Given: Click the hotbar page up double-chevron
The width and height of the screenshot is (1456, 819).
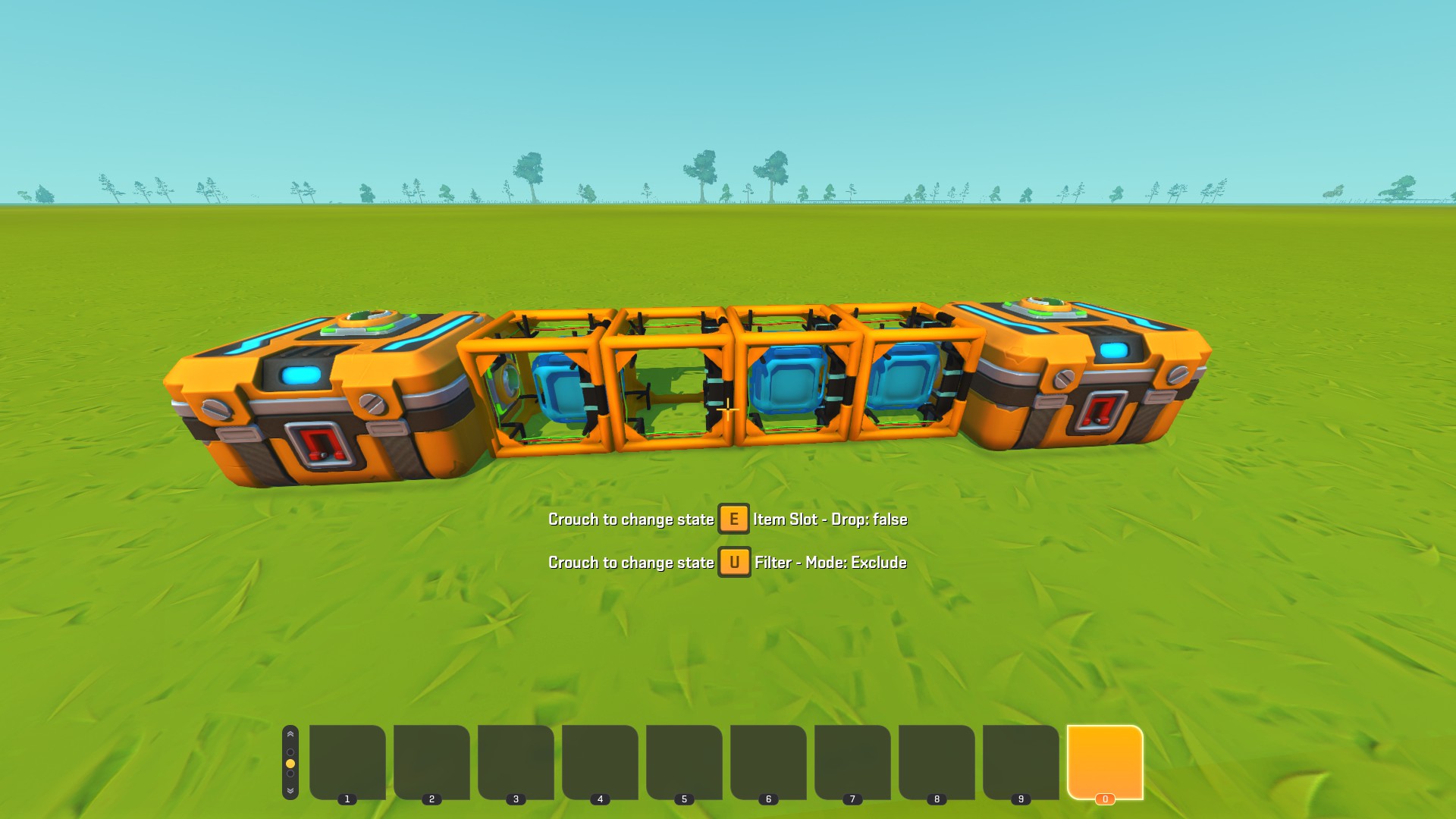Looking at the screenshot, I should 290,735.
